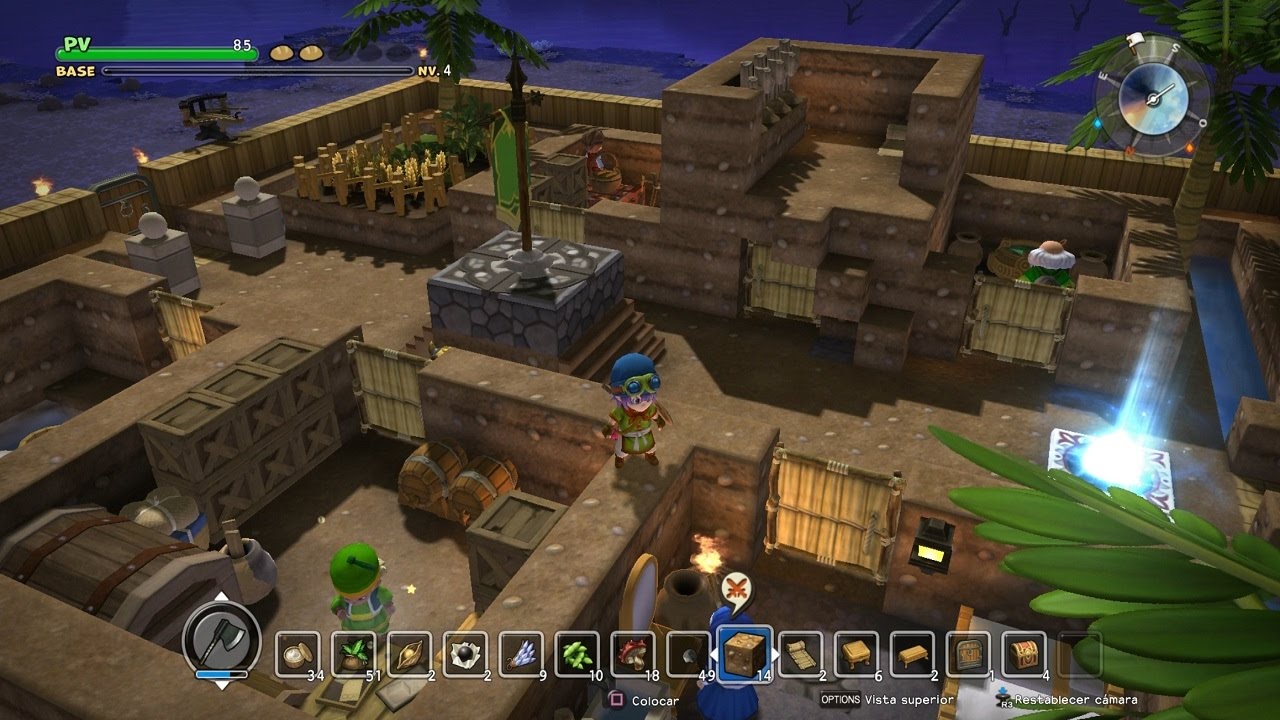Screen dimensions: 1280x720
Task: Pick the wooden table slot with 6
Action: pyautogui.click(x=857, y=655)
